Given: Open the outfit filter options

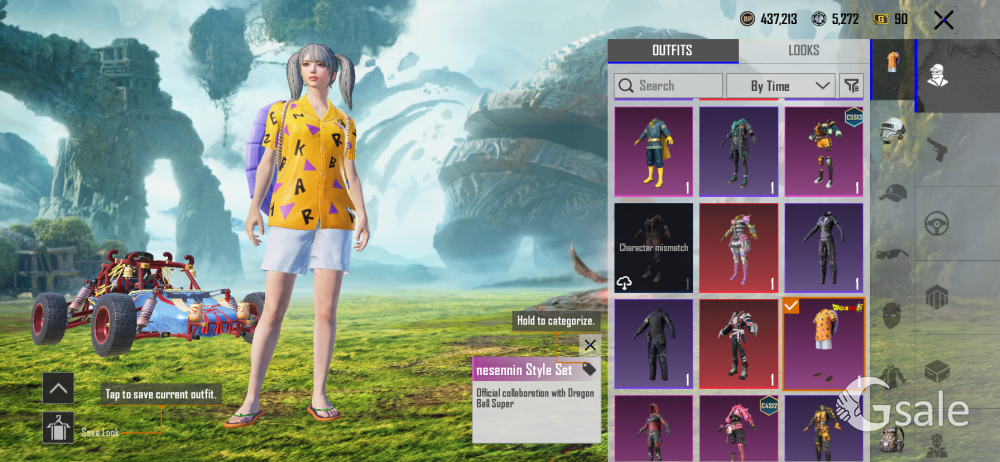Looking at the screenshot, I should click(x=851, y=86).
